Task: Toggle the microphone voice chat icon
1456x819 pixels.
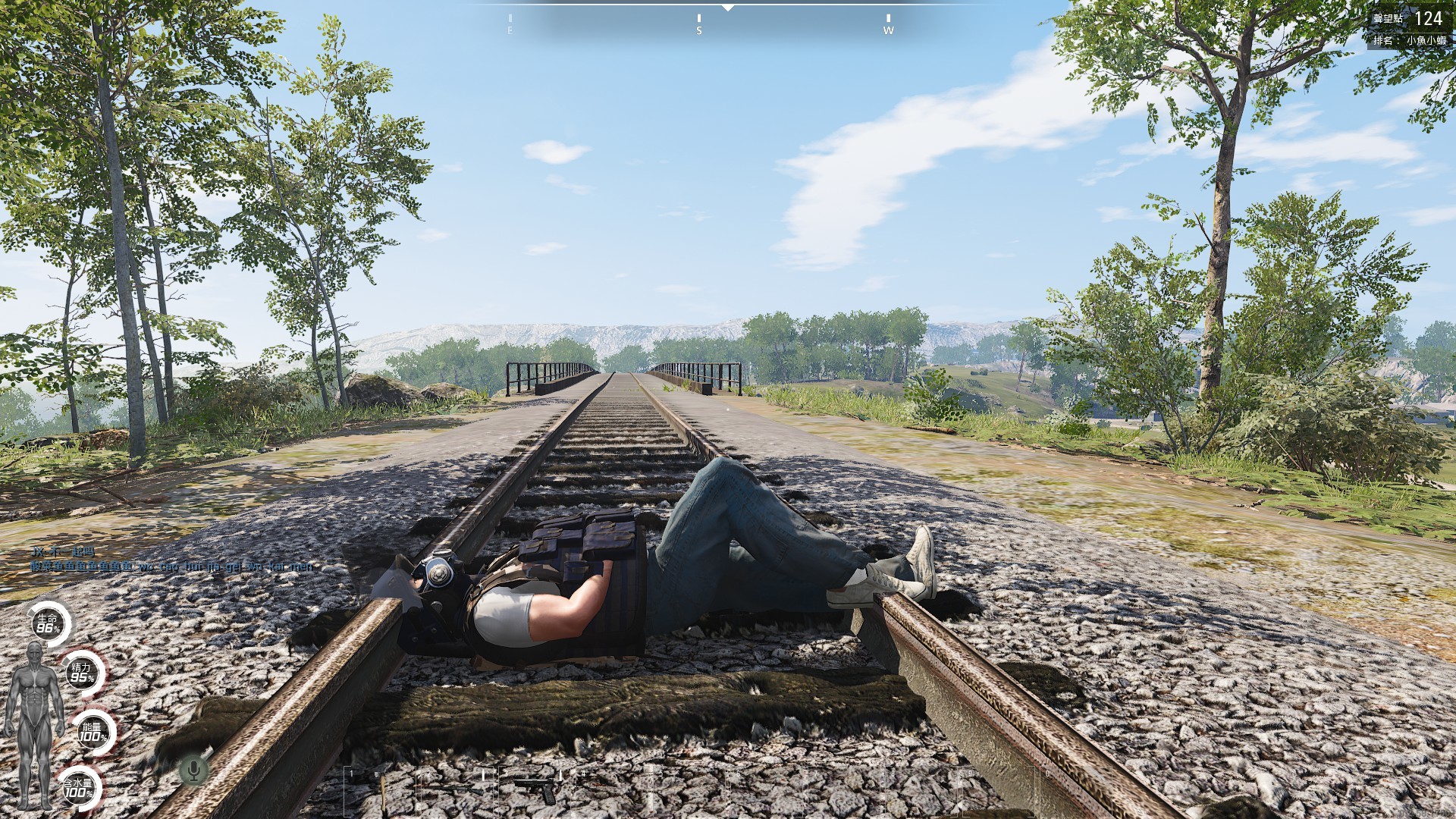Action: (193, 770)
